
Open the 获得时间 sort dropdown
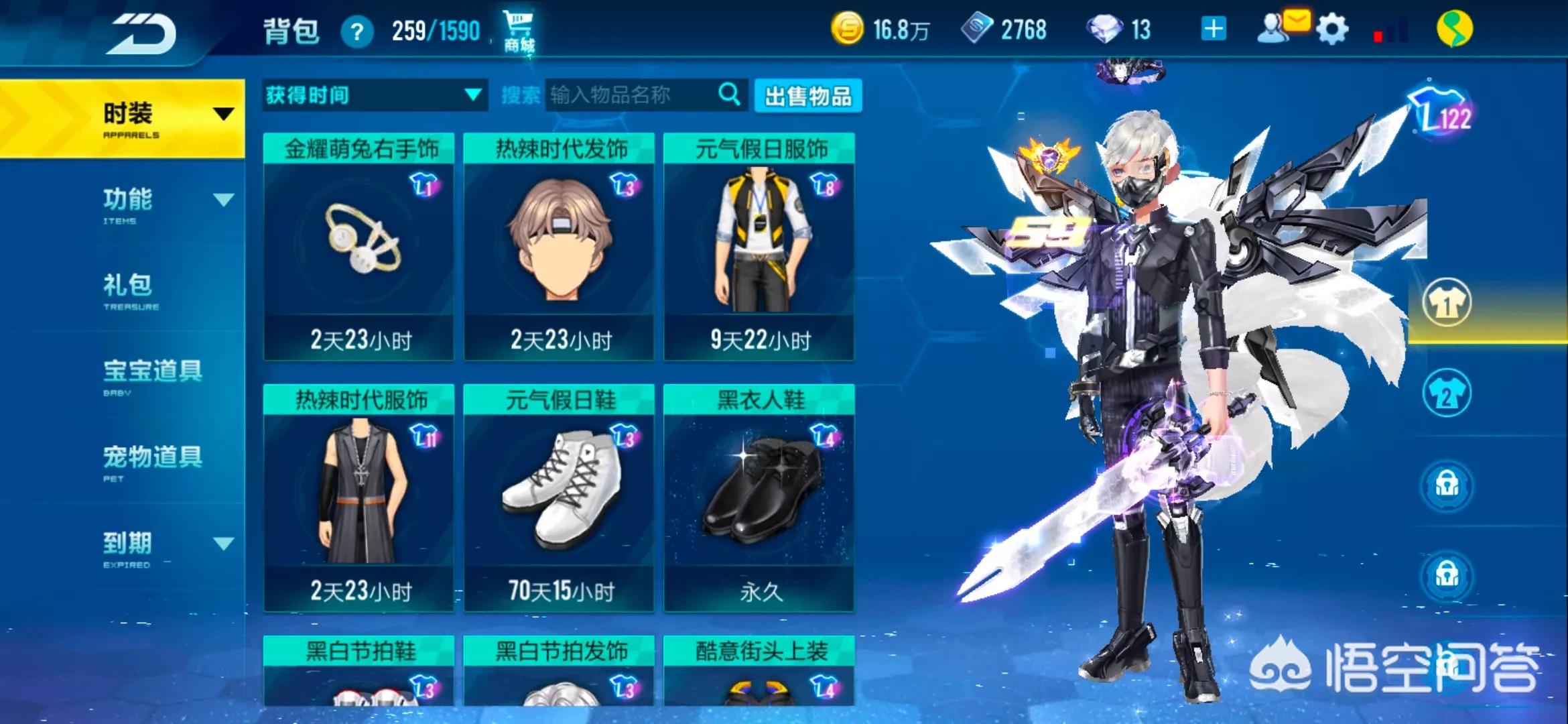click(x=374, y=96)
